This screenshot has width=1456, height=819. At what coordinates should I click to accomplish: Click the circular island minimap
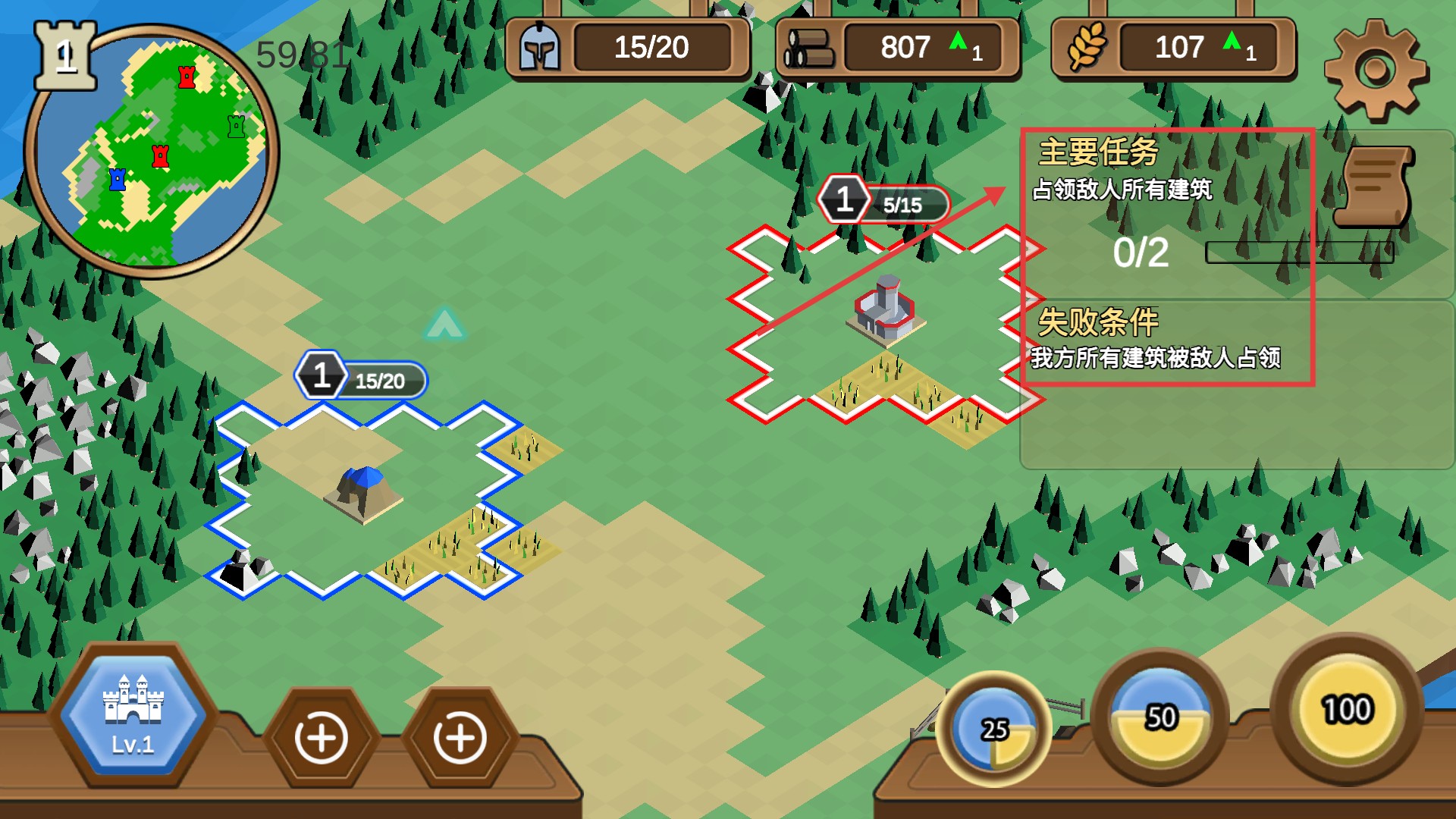pyautogui.click(x=152, y=152)
